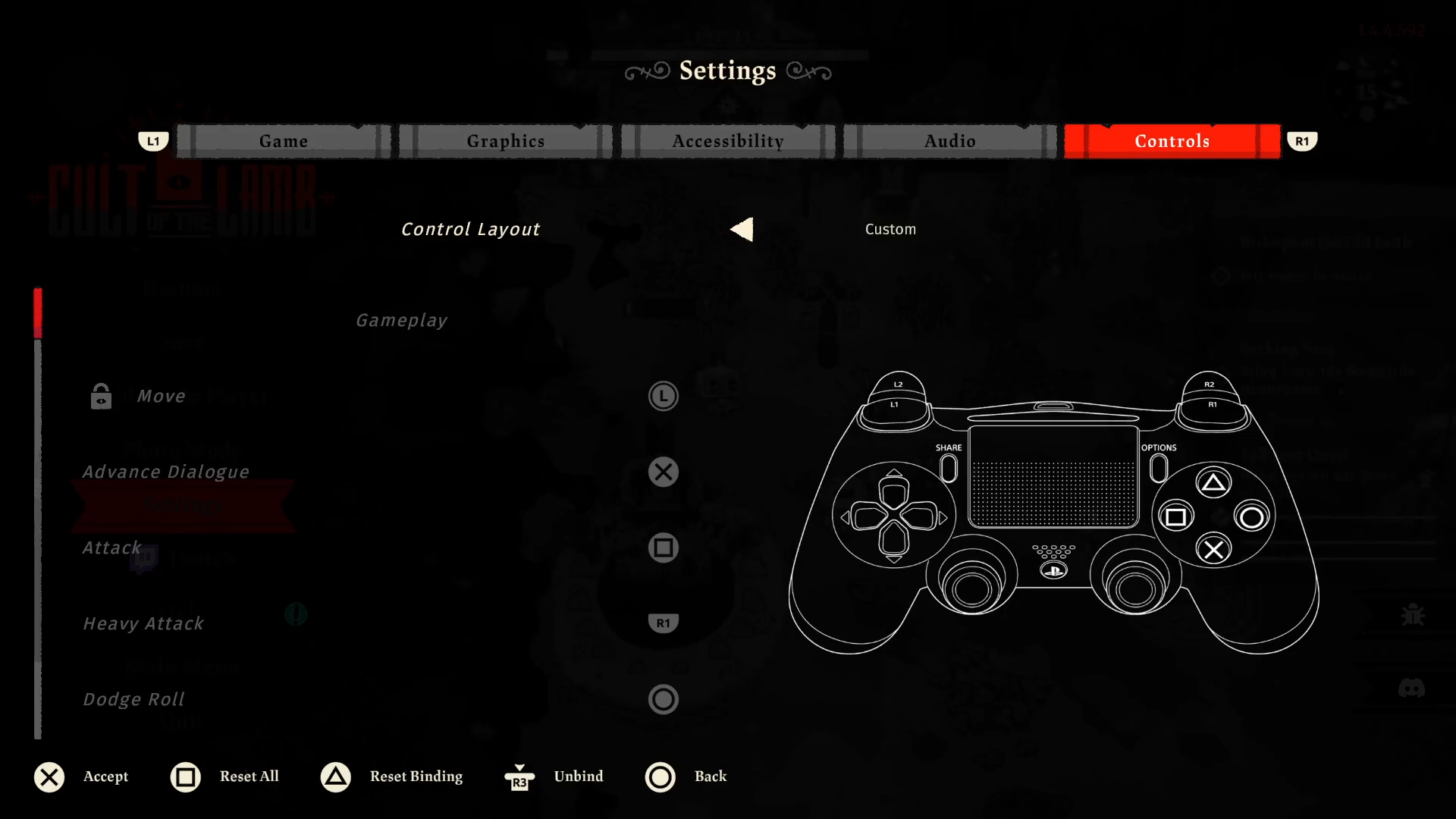Click the R1 binding for Heavy Attack
The height and width of the screenshot is (819, 1456).
[x=664, y=623]
